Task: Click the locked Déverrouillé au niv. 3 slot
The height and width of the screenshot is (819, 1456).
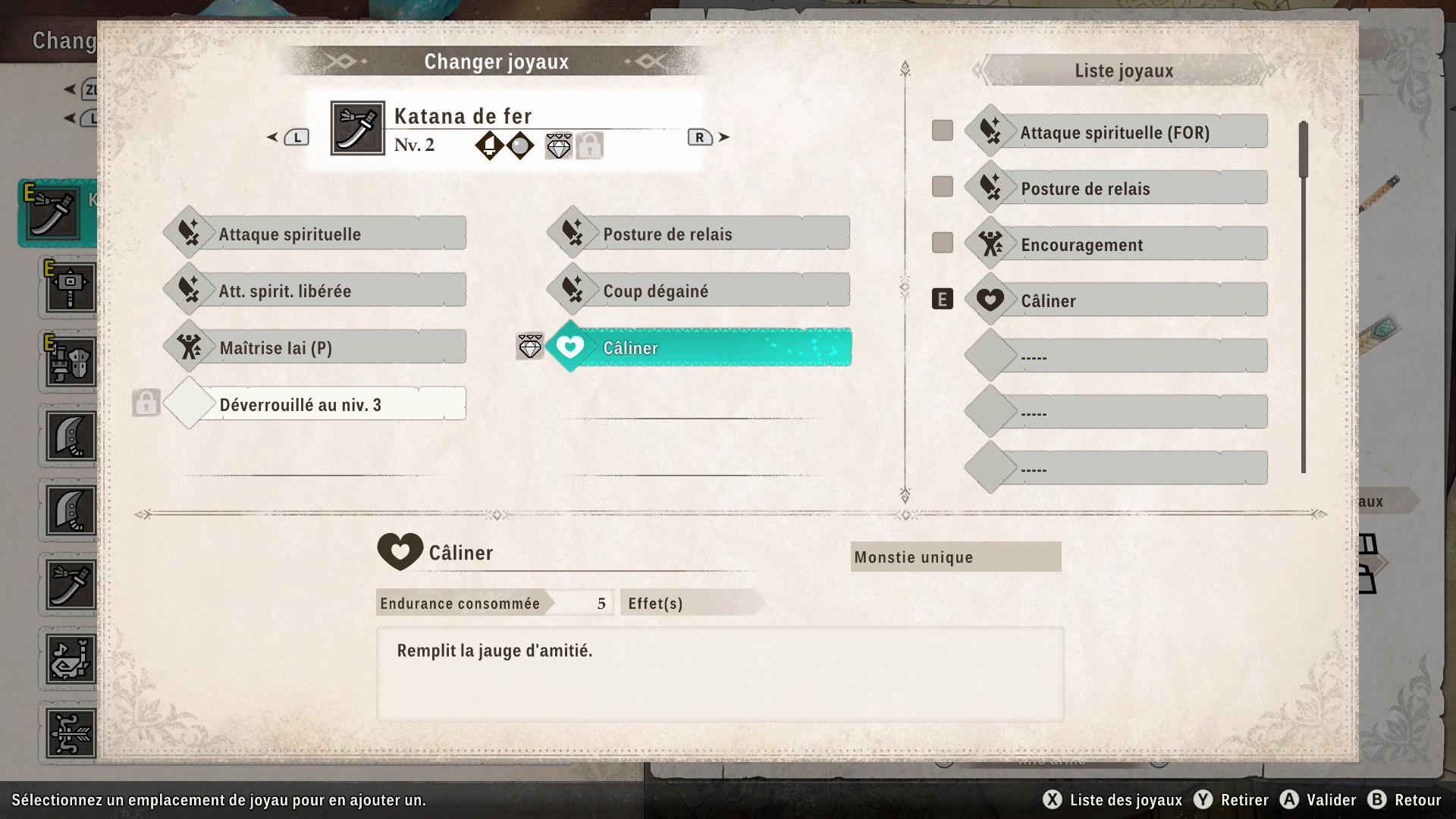Action: [x=315, y=404]
